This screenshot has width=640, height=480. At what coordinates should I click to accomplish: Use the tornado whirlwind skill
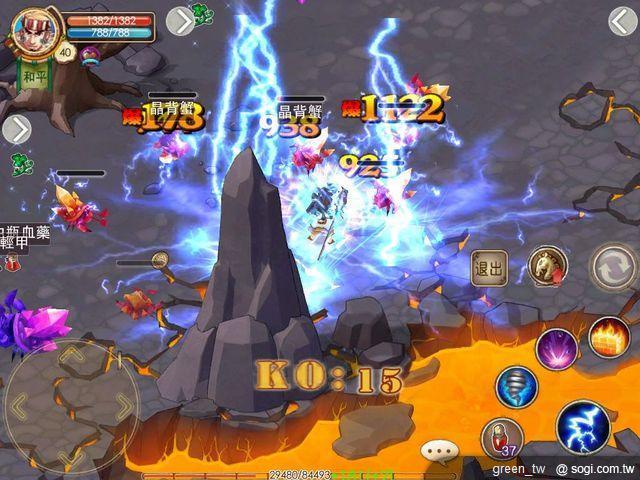tap(517, 388)
